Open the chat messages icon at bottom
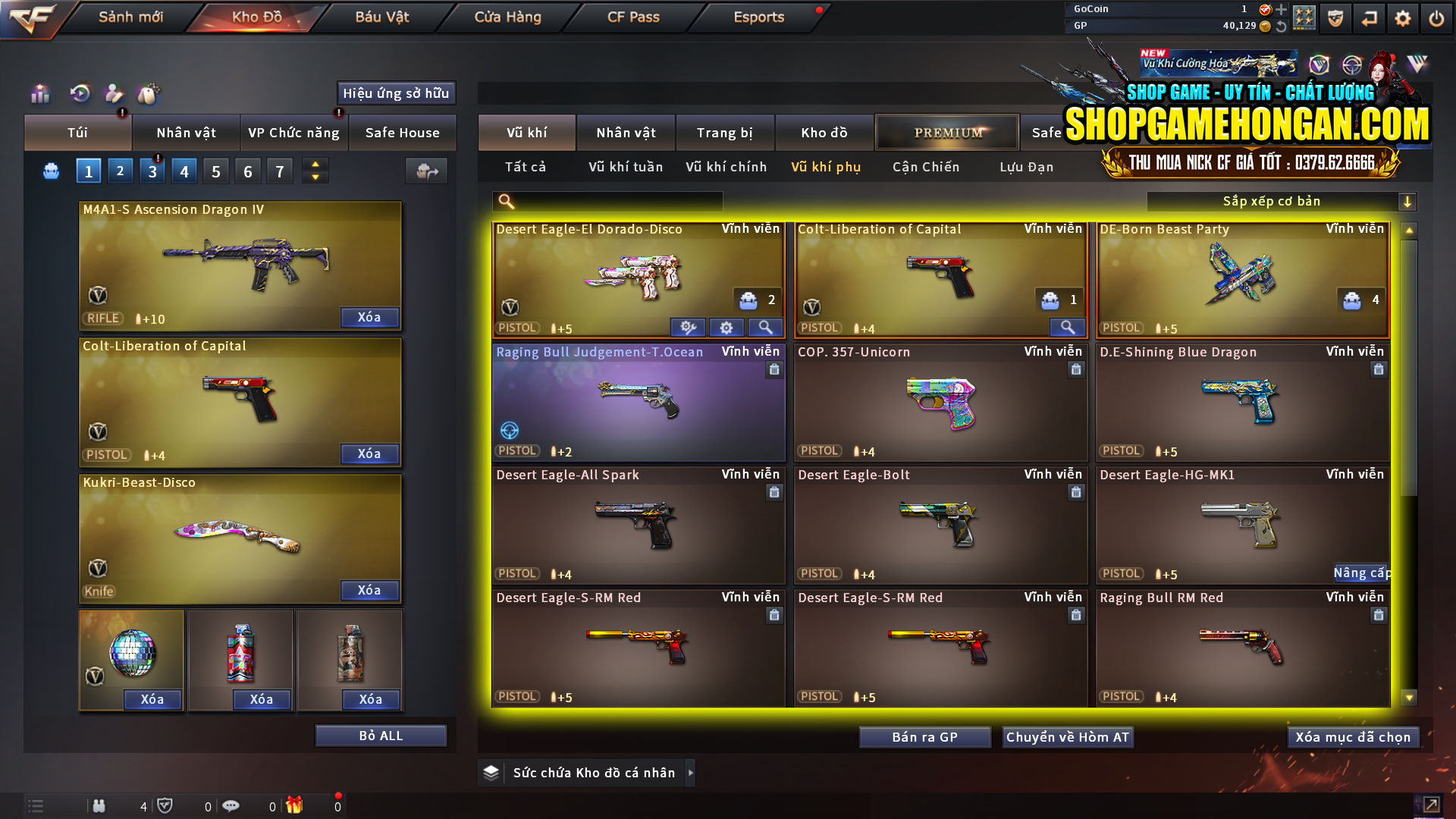The height and width of the screenshot is (819, 1456). tap(231, 806)
